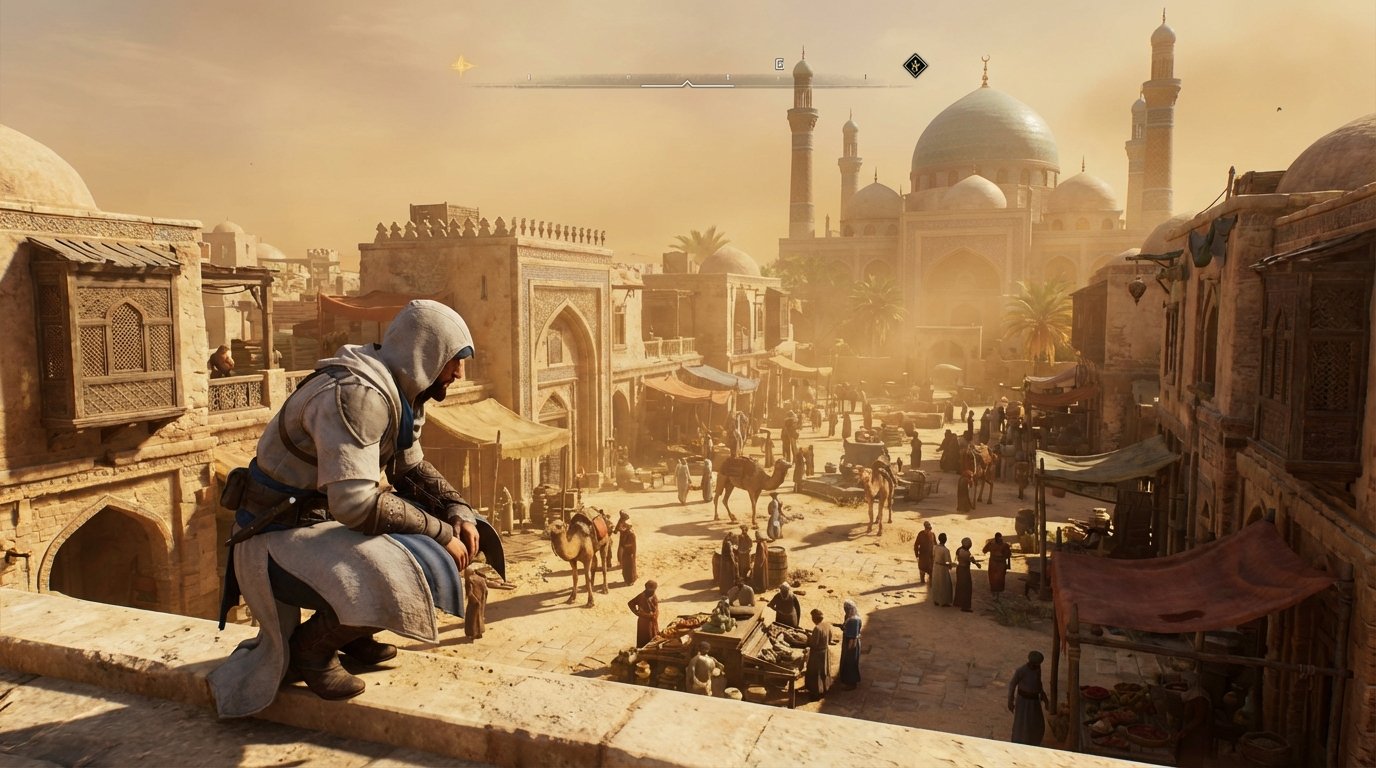
Task: Select the gold waypoint star near the compass
Action: [462, 64]
